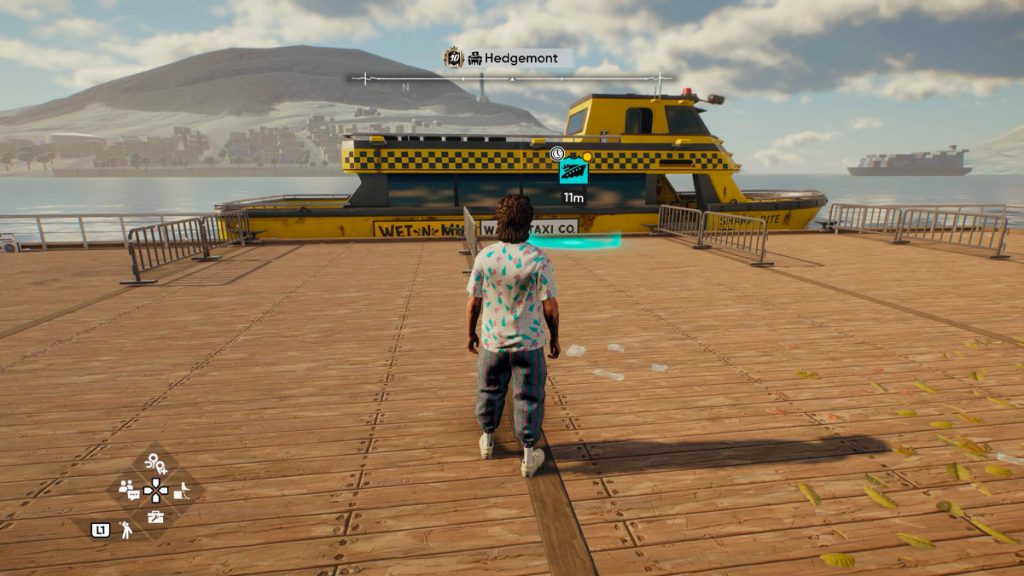Screen dimensions: 1024x576
Task: Activate the emote figure icon
Action: (127, 530)
